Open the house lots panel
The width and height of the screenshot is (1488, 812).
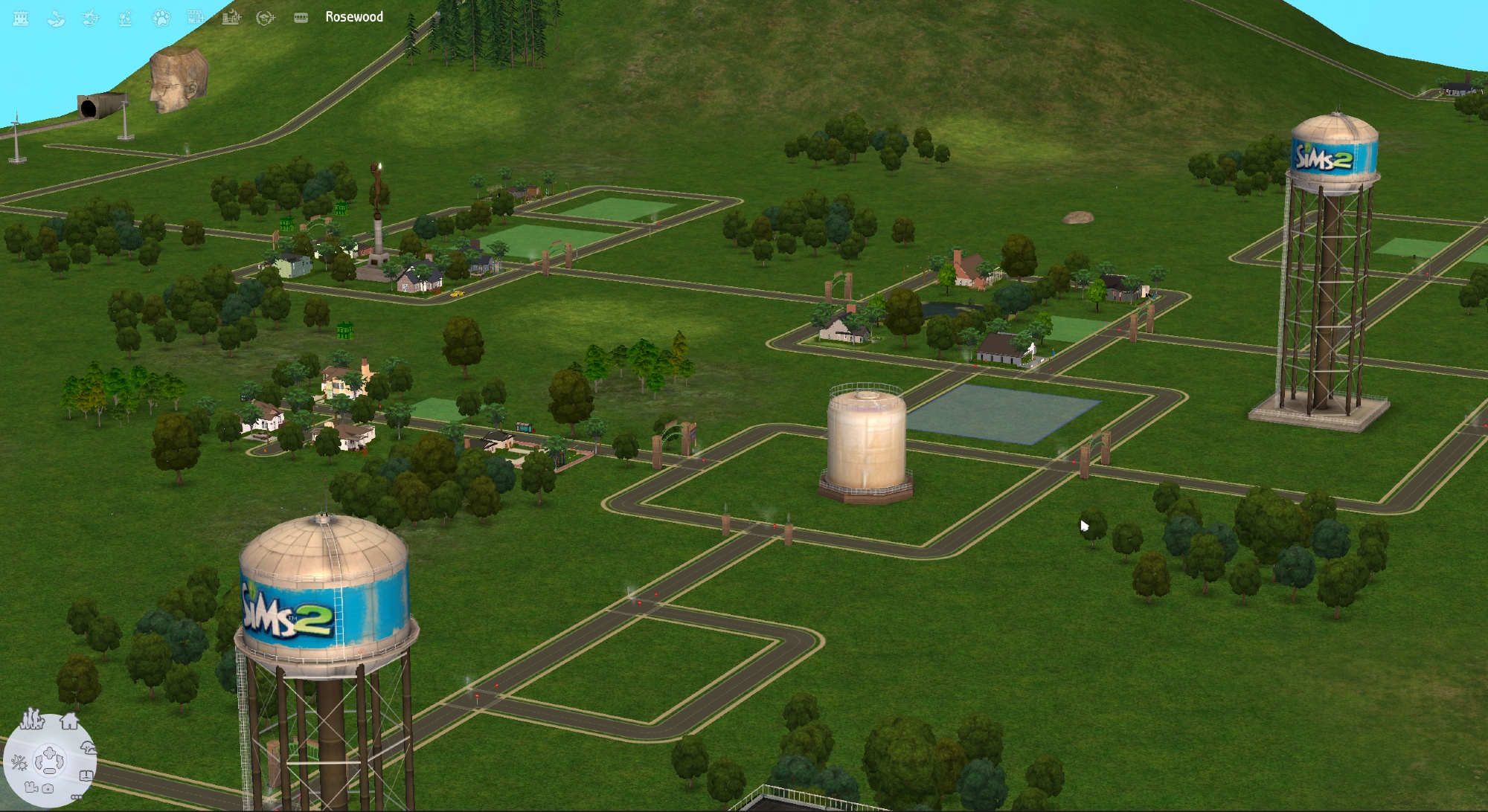tap(69, 721)
